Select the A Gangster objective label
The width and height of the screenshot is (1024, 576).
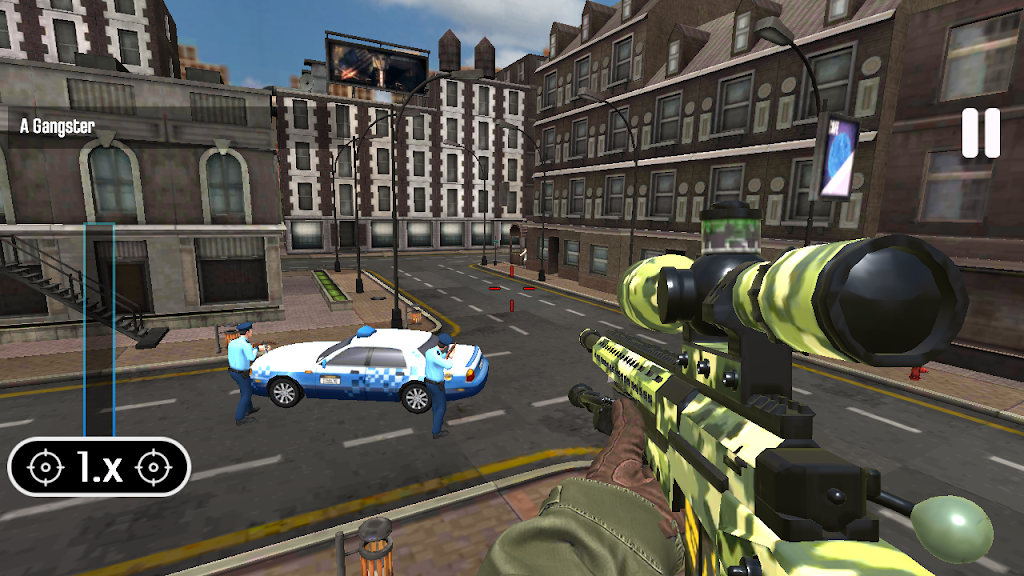coord(58,127)
